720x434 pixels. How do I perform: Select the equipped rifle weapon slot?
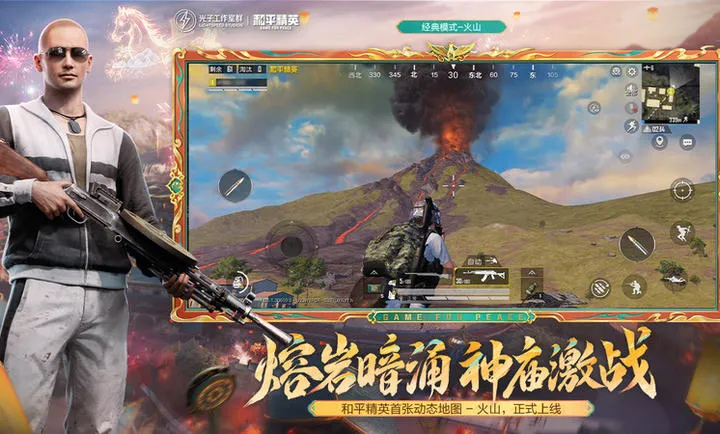483,275
